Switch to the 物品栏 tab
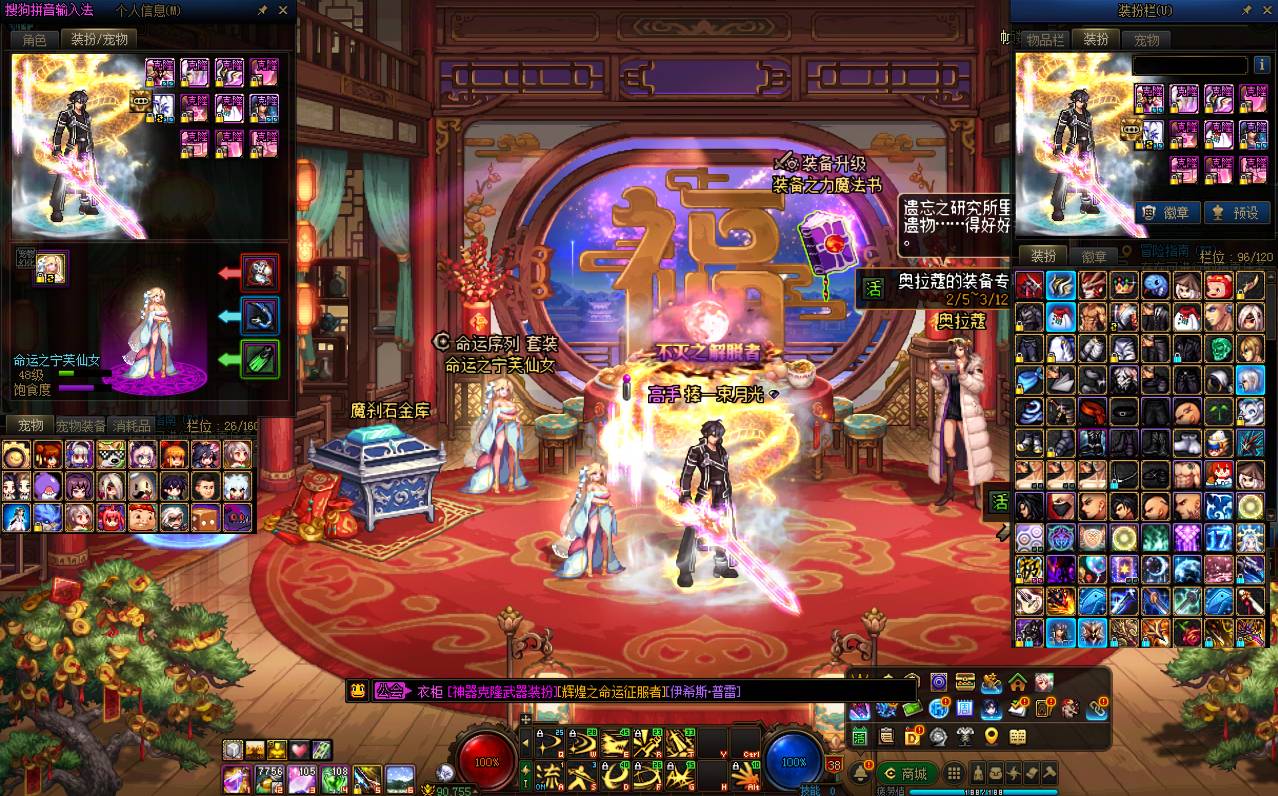Image resolution: width=1278 pixels, height=796 pixels. [1043, 40]
